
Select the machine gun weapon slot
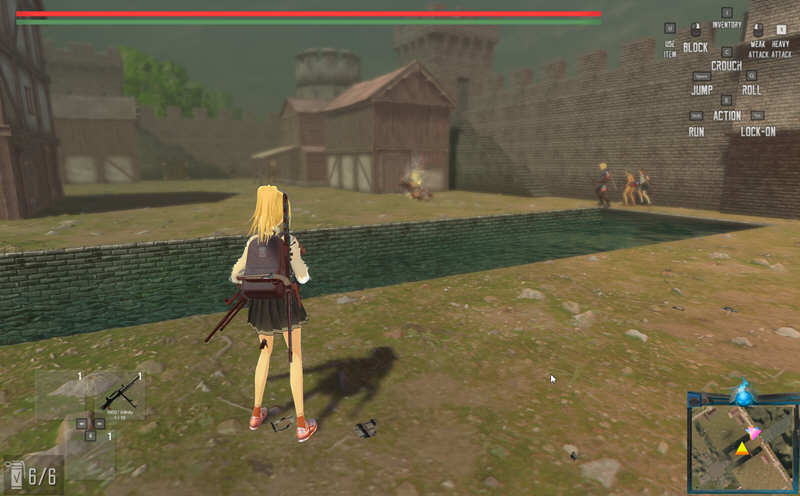119,397
